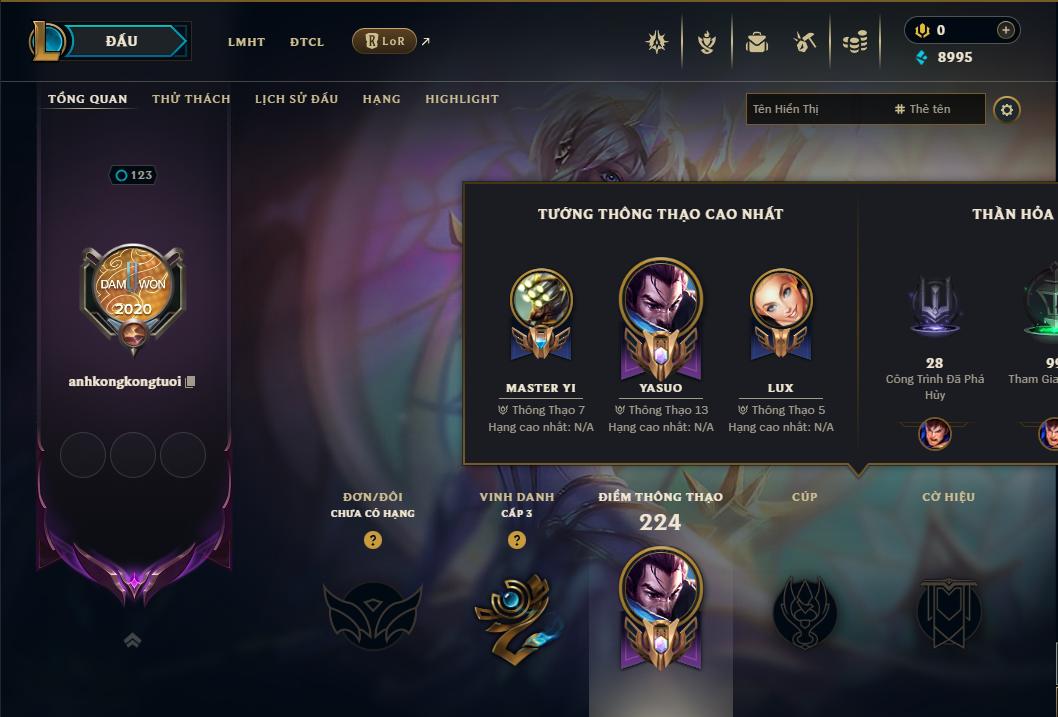Open the LỊCH SỬ ĐẤU tab
This screenshot has height=717, width=1058.
(296, 99)
